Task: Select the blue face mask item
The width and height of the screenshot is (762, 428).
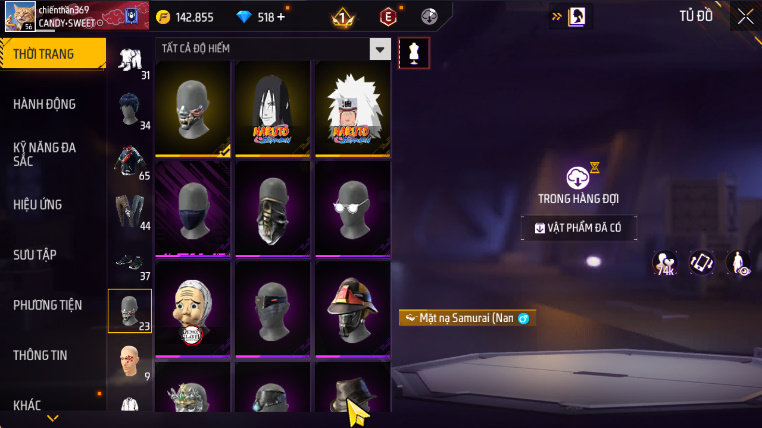Action: tap(192, 208)
